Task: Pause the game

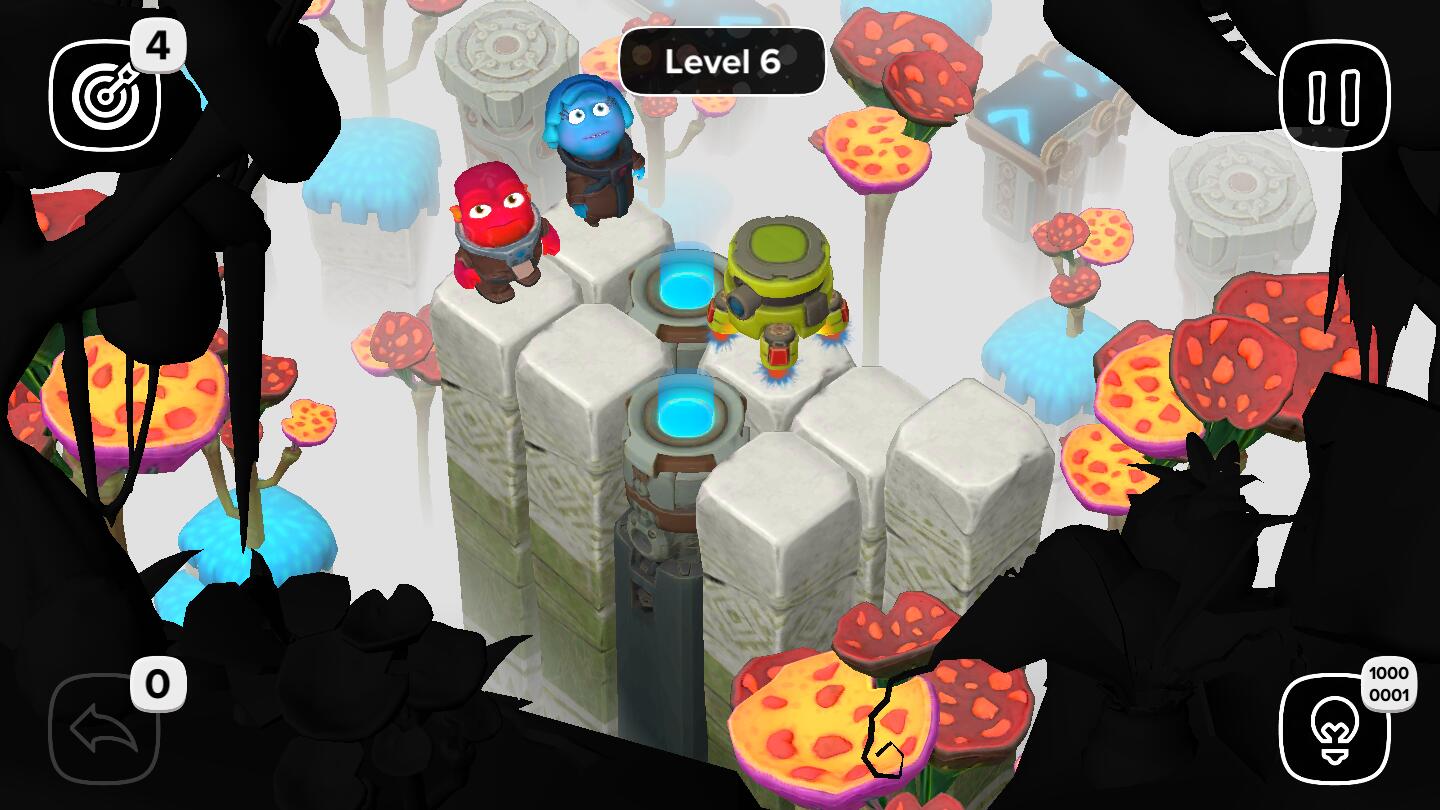Action: [x=1332, y=94]
